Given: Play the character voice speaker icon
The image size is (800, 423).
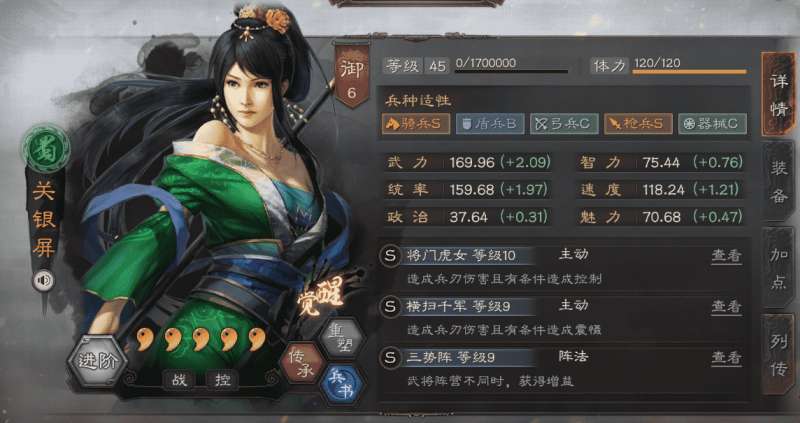Looking at the screenshot, I should click(43, 280).
